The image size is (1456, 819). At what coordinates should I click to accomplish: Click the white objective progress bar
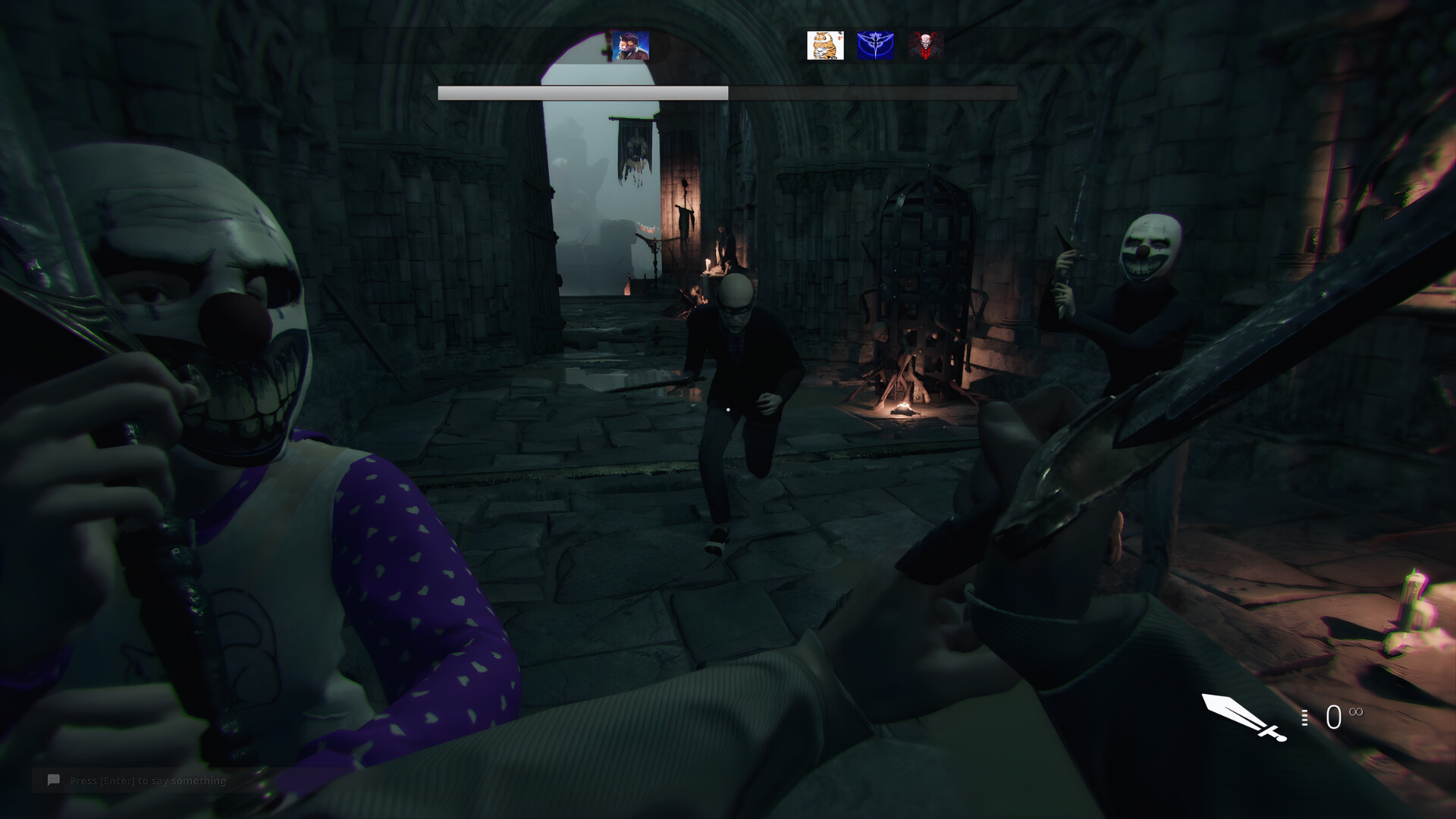[584, 91]
